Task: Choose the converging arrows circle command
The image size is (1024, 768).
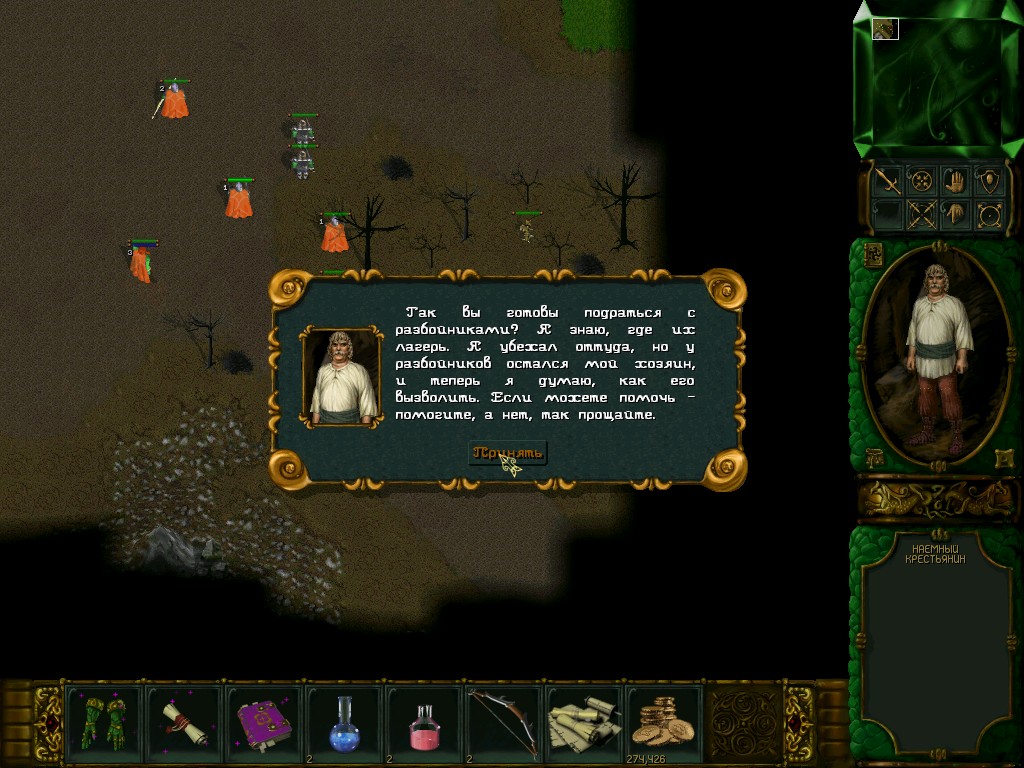Action: coord(921,180)
